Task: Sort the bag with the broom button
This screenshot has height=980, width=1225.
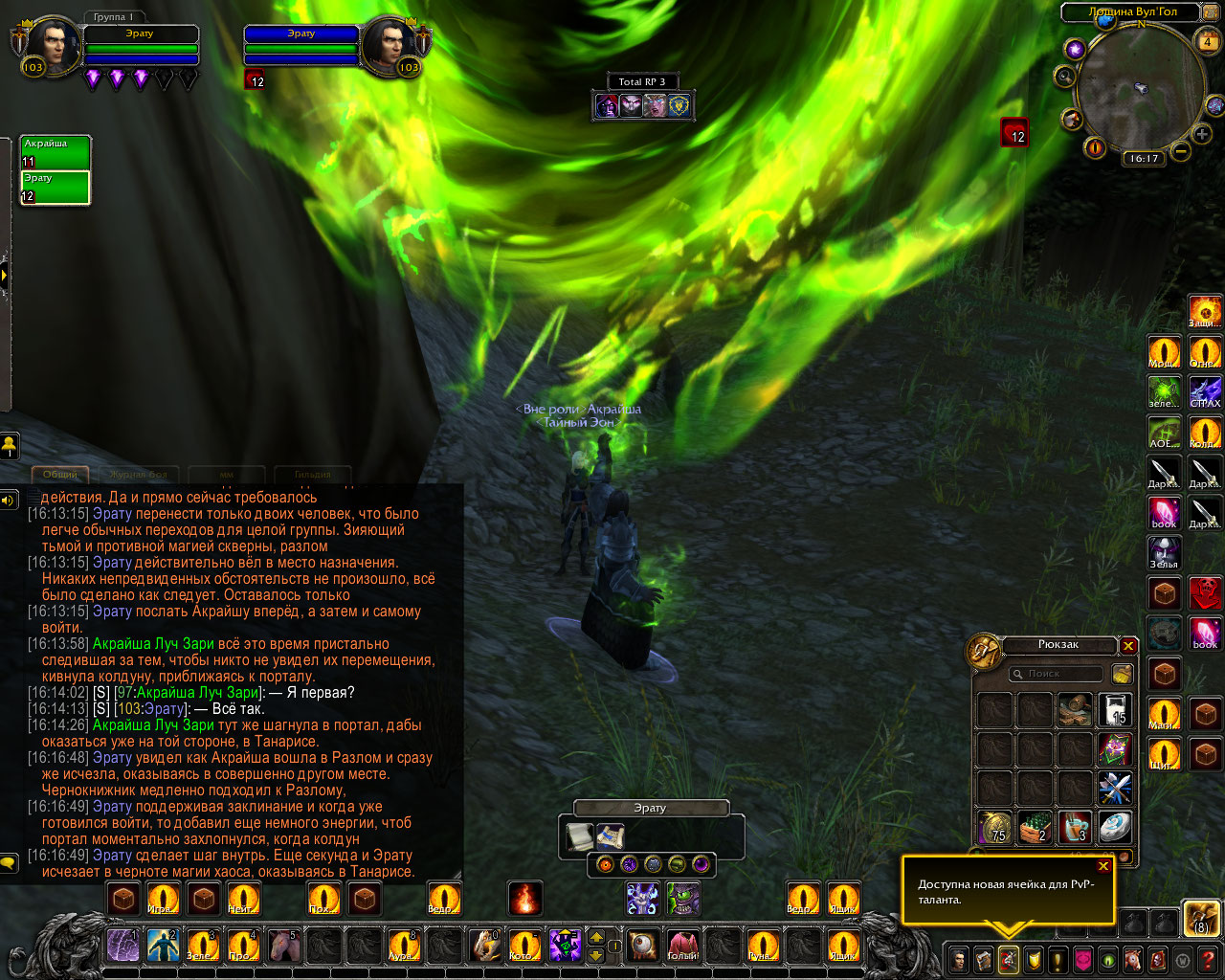Action: coord(1122,674)
